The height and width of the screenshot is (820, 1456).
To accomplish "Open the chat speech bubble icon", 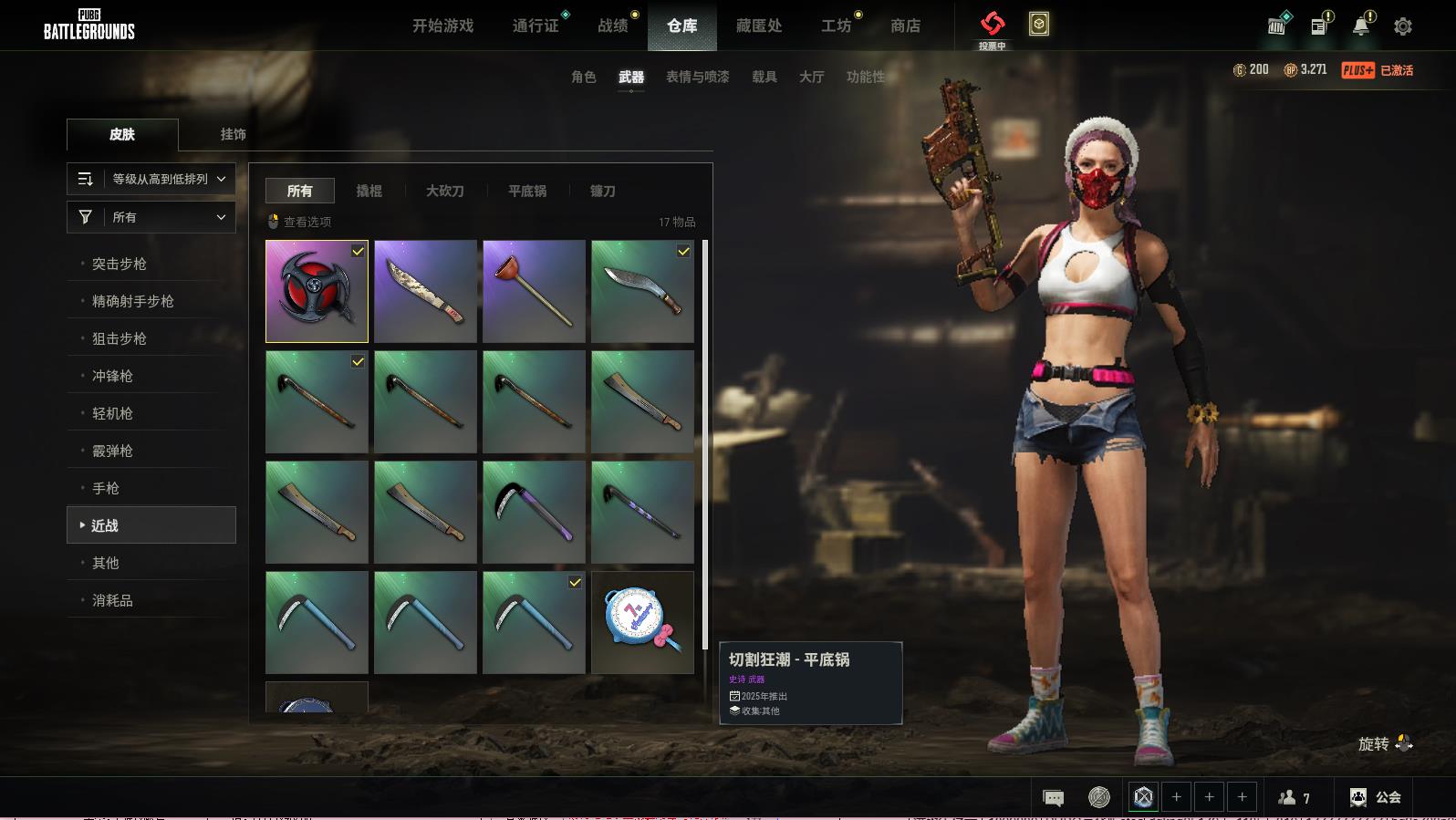I will point(1053,798).
